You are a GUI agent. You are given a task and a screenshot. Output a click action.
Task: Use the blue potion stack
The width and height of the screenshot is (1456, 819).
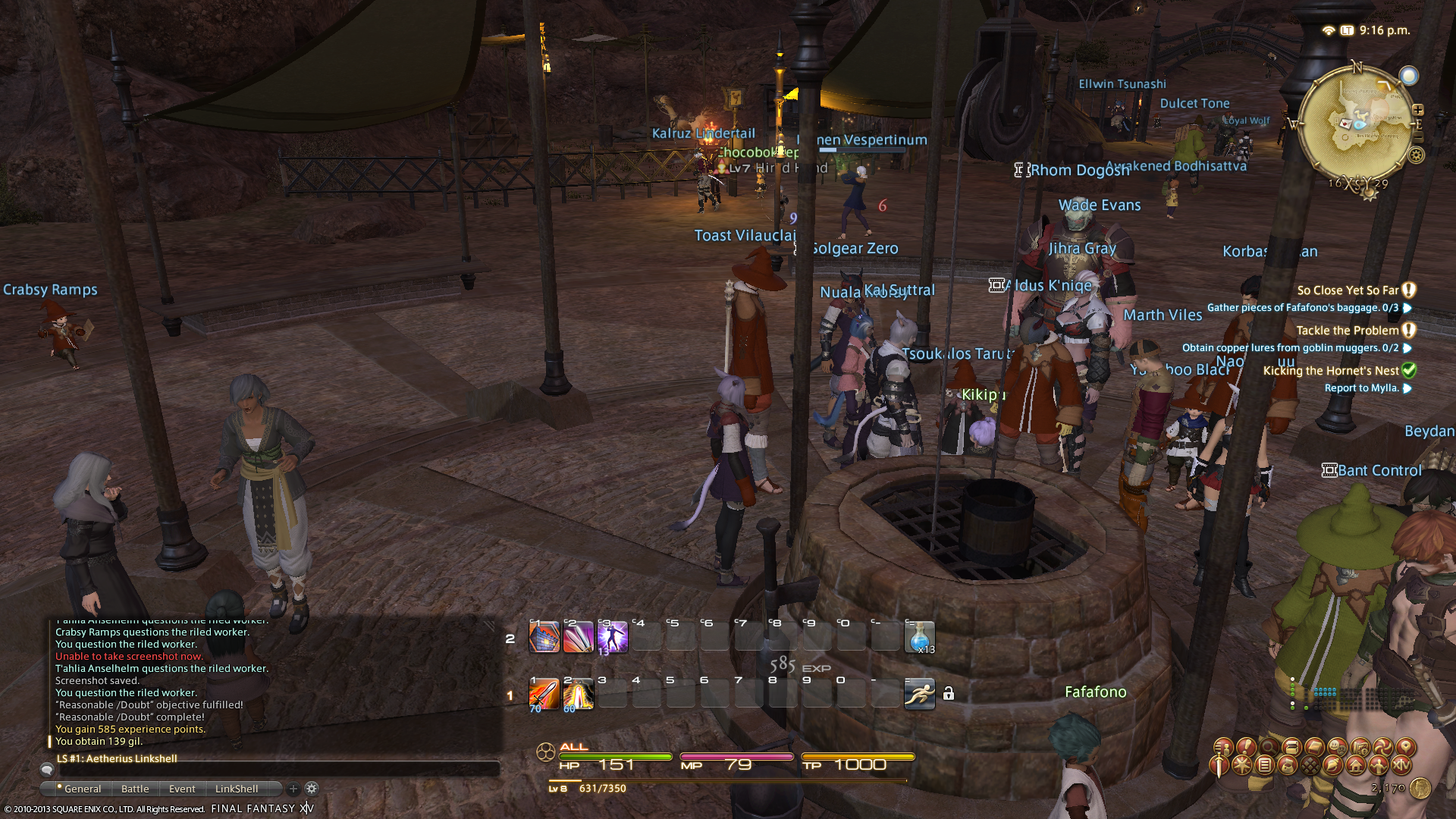[919, 637]
